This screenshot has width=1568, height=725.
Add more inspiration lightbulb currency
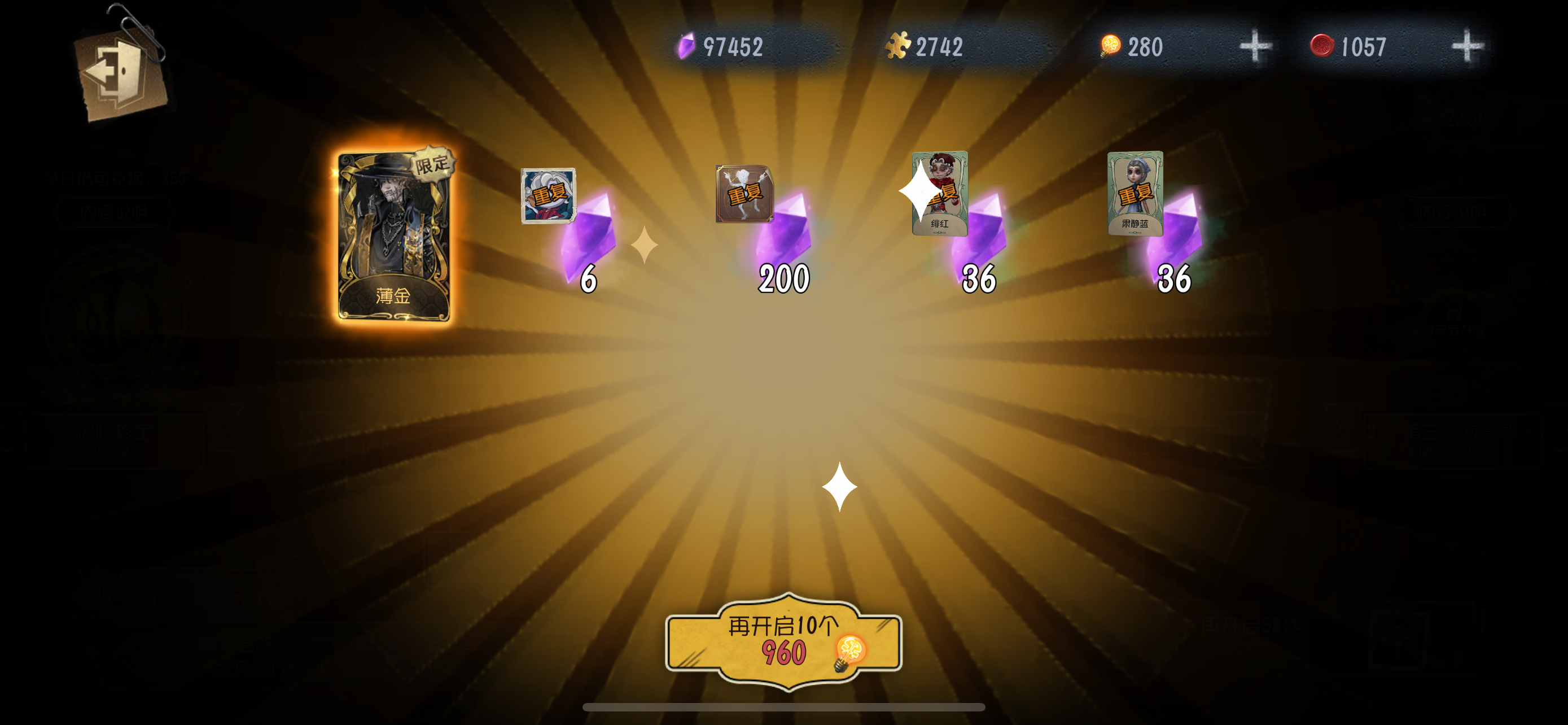pyautogui.click(x=1255, y=47)
